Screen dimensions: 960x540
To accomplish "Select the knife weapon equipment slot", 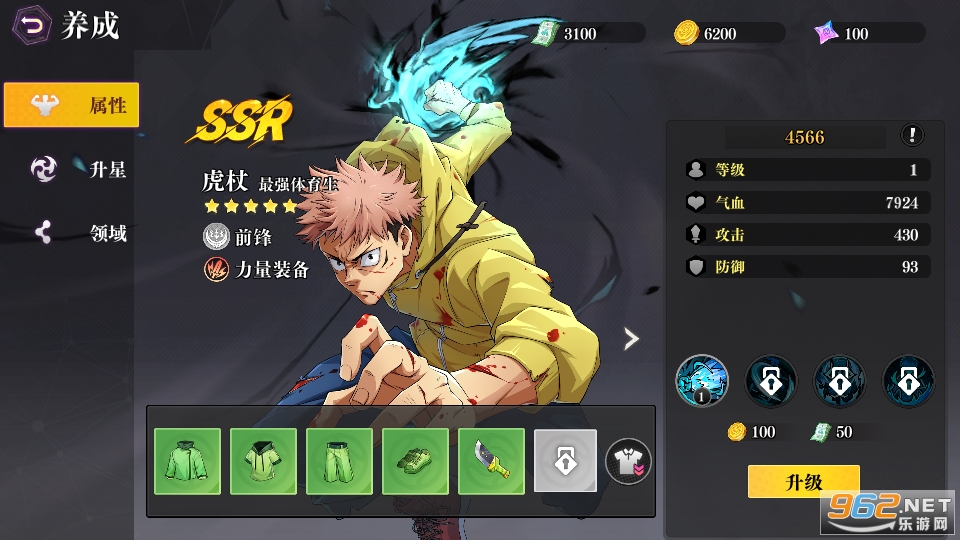I will (491, 461).
